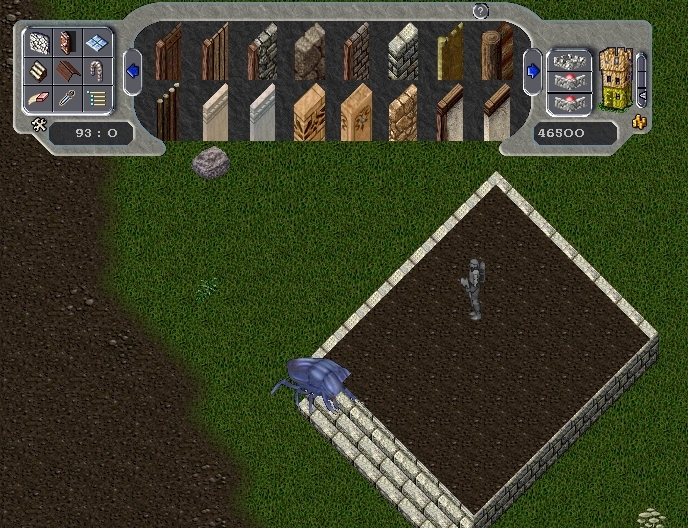This screenshot has height=528, width=688.
Task: Choose the floor tiles category
Action: point(96,44)
